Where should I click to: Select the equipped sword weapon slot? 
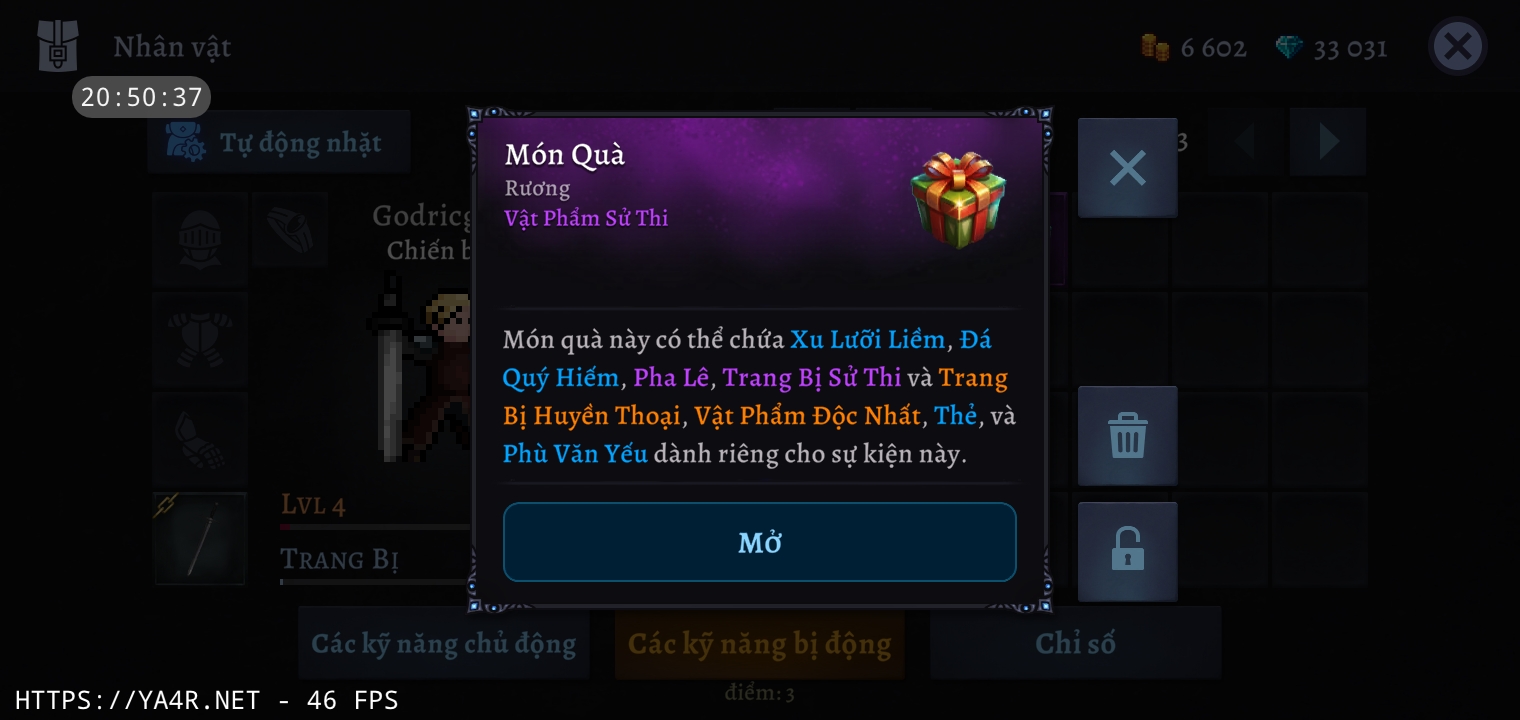200,538
